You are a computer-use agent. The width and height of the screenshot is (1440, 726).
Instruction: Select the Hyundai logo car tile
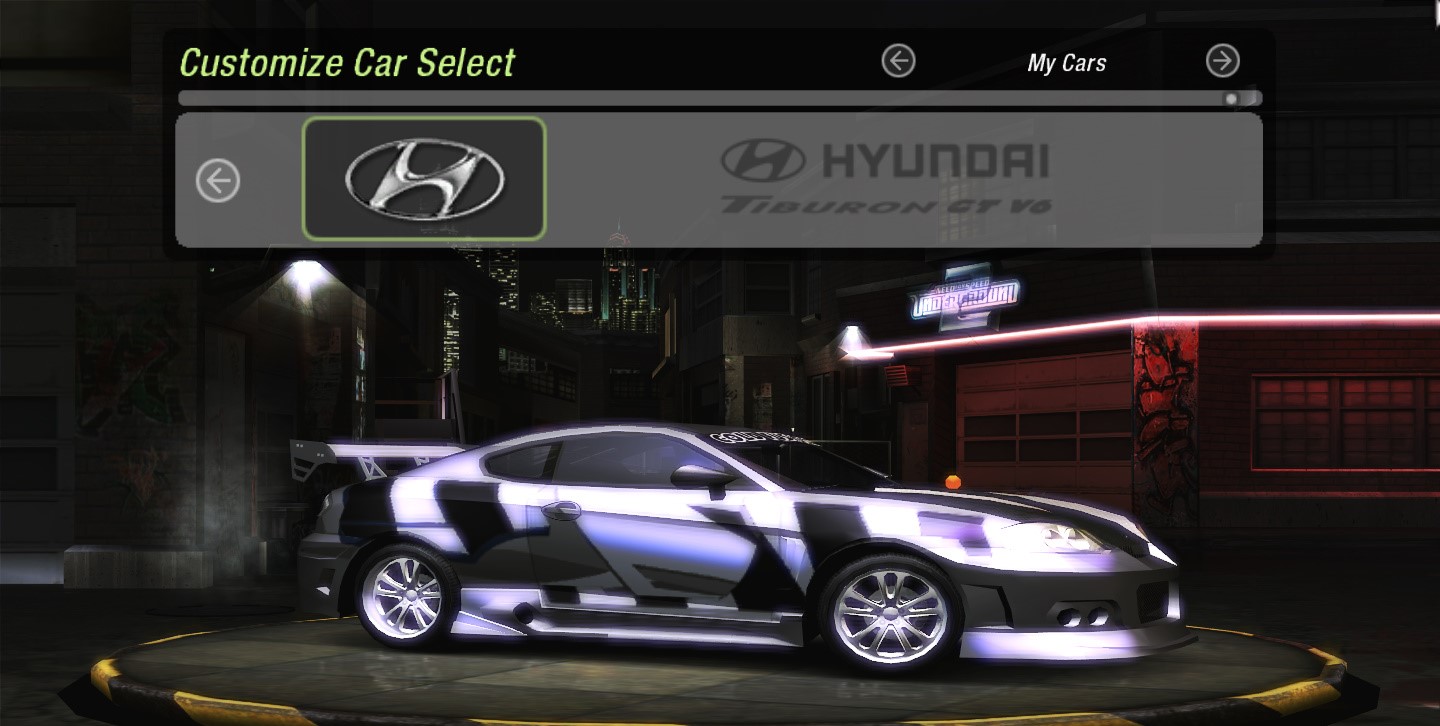click(424, 179)
